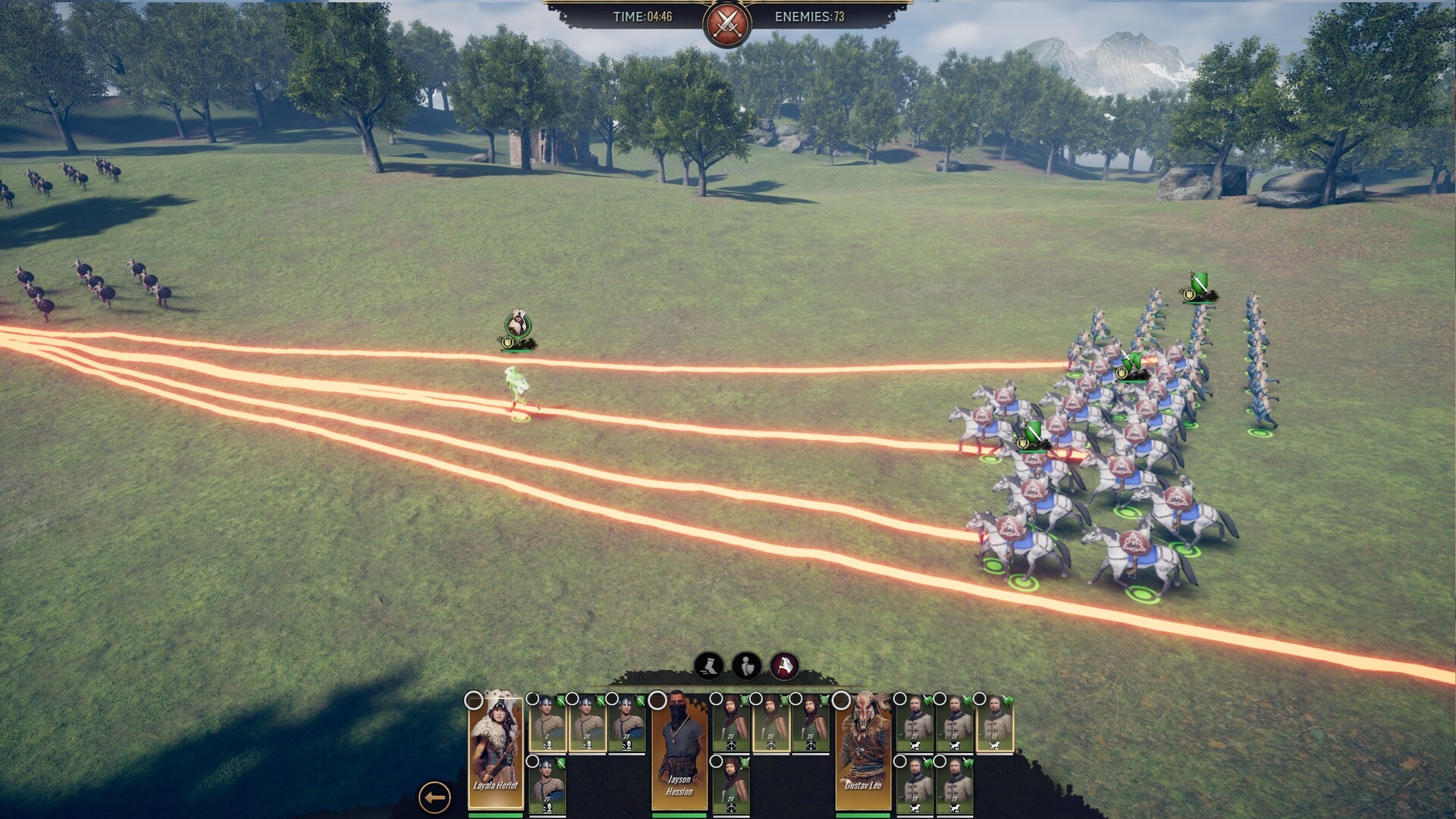This screenshot has height=819, width=1456.
Task: Select the hero portrait marker above the glowing unit
Action: click(x=518, y=325)
